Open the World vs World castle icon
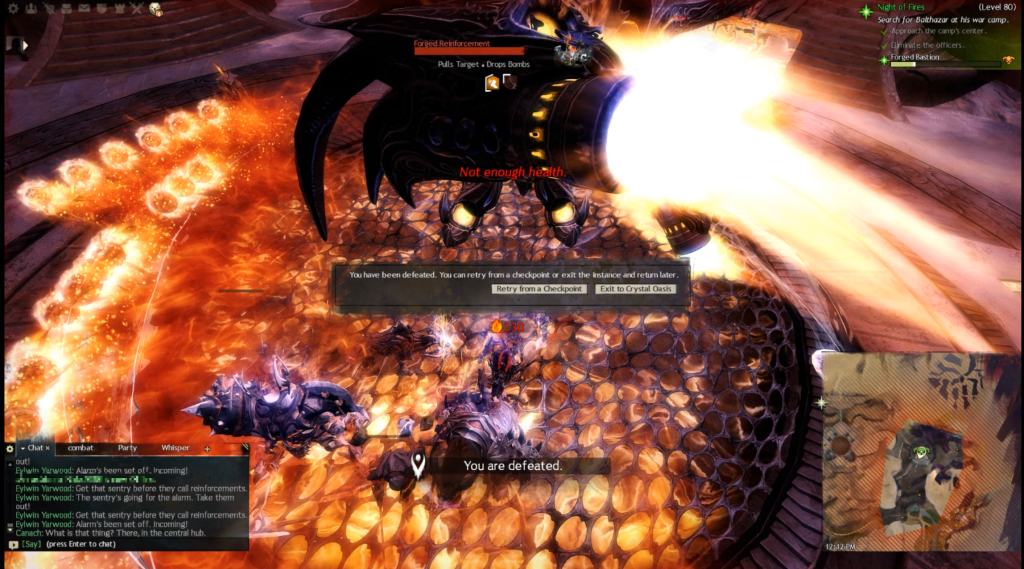 [120, 9]
